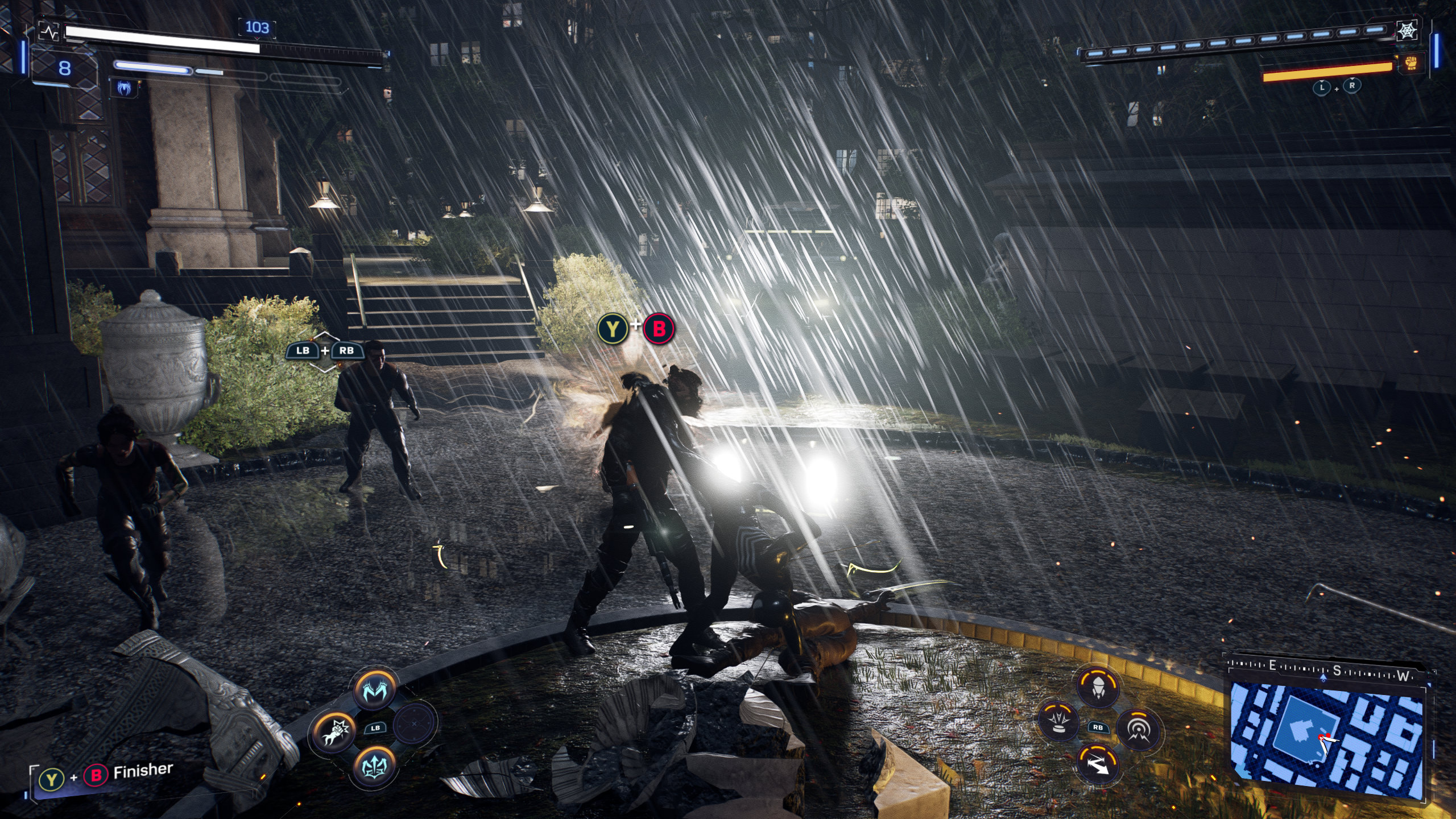Viewport: 1456px width, 819px height.
Task: Use the ricochet arrow gadget
Action: tap(1098, 764)
